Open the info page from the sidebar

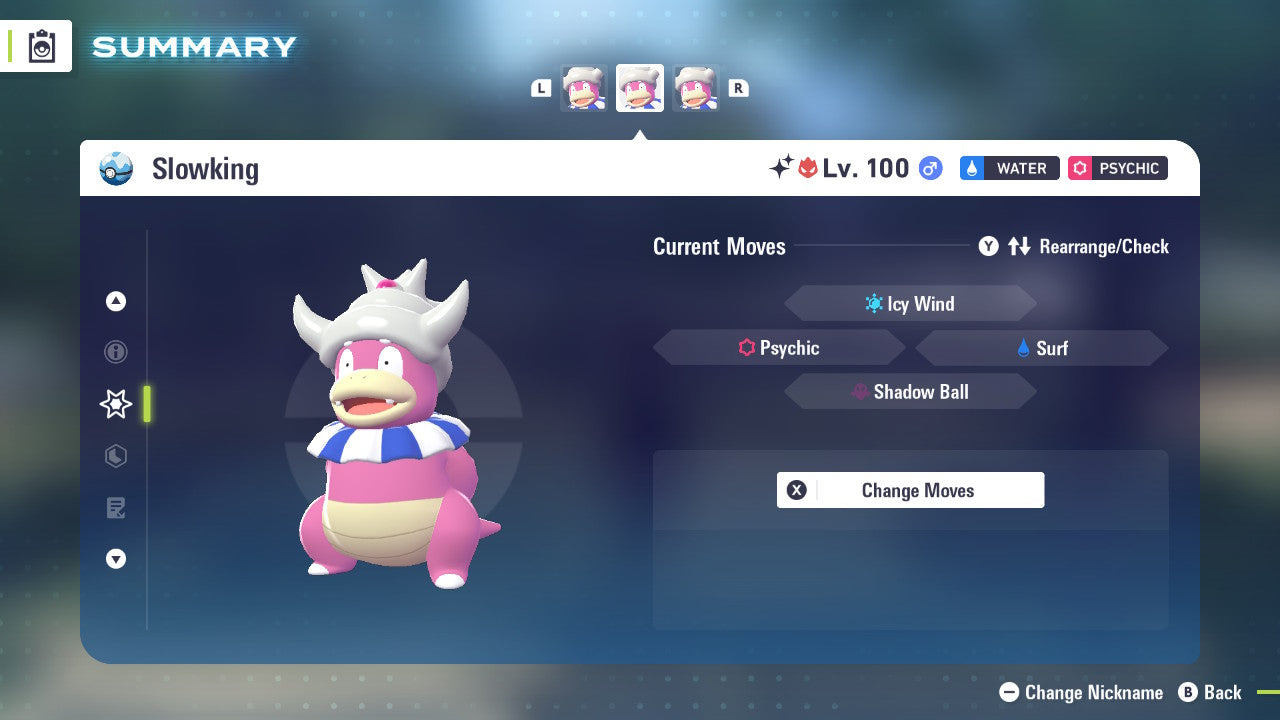pyautogui.click(x=115, y=352)
